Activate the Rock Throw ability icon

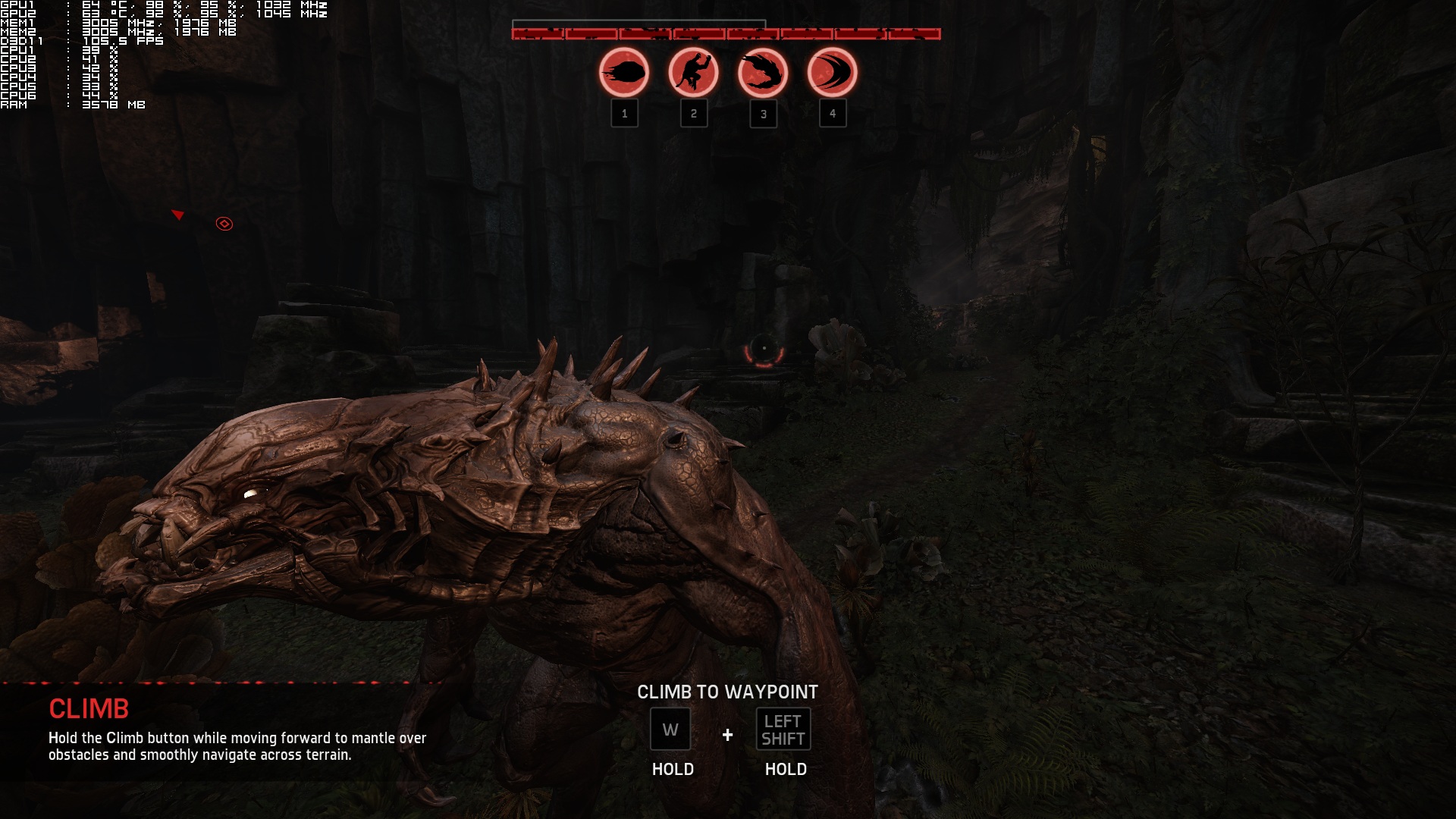tap(624, 74)
